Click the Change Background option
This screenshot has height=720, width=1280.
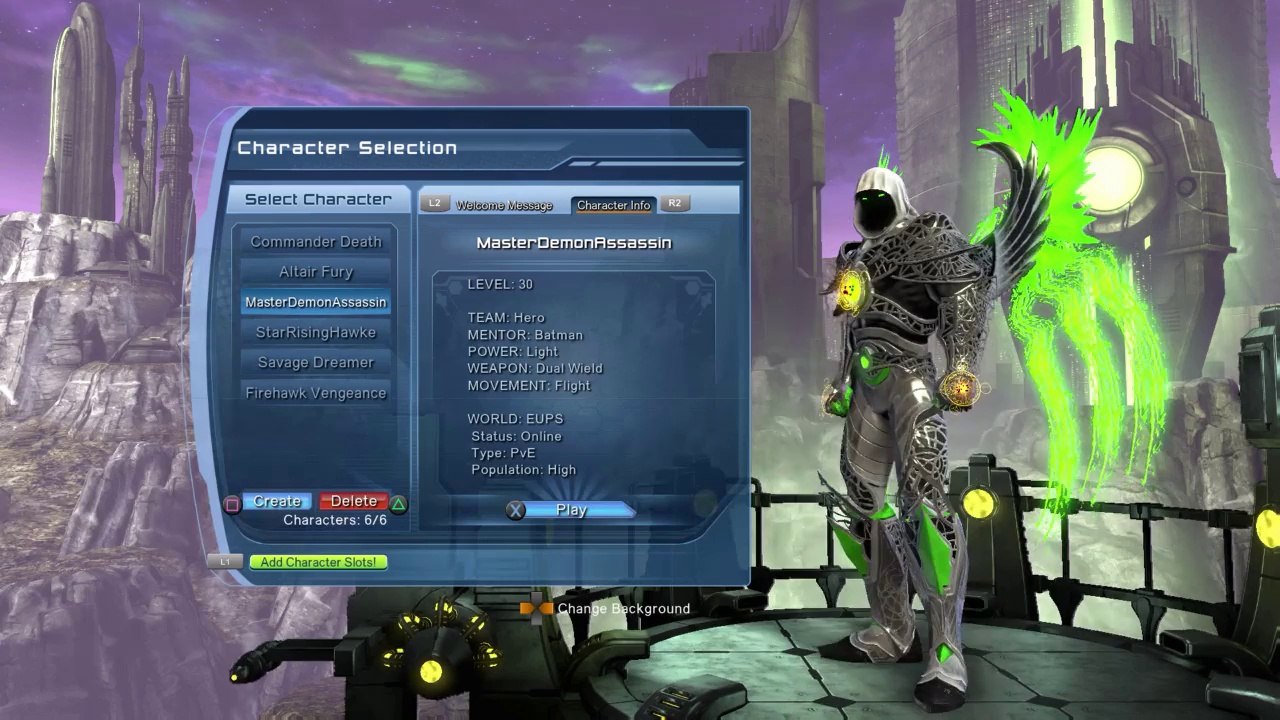click(623, 608)
